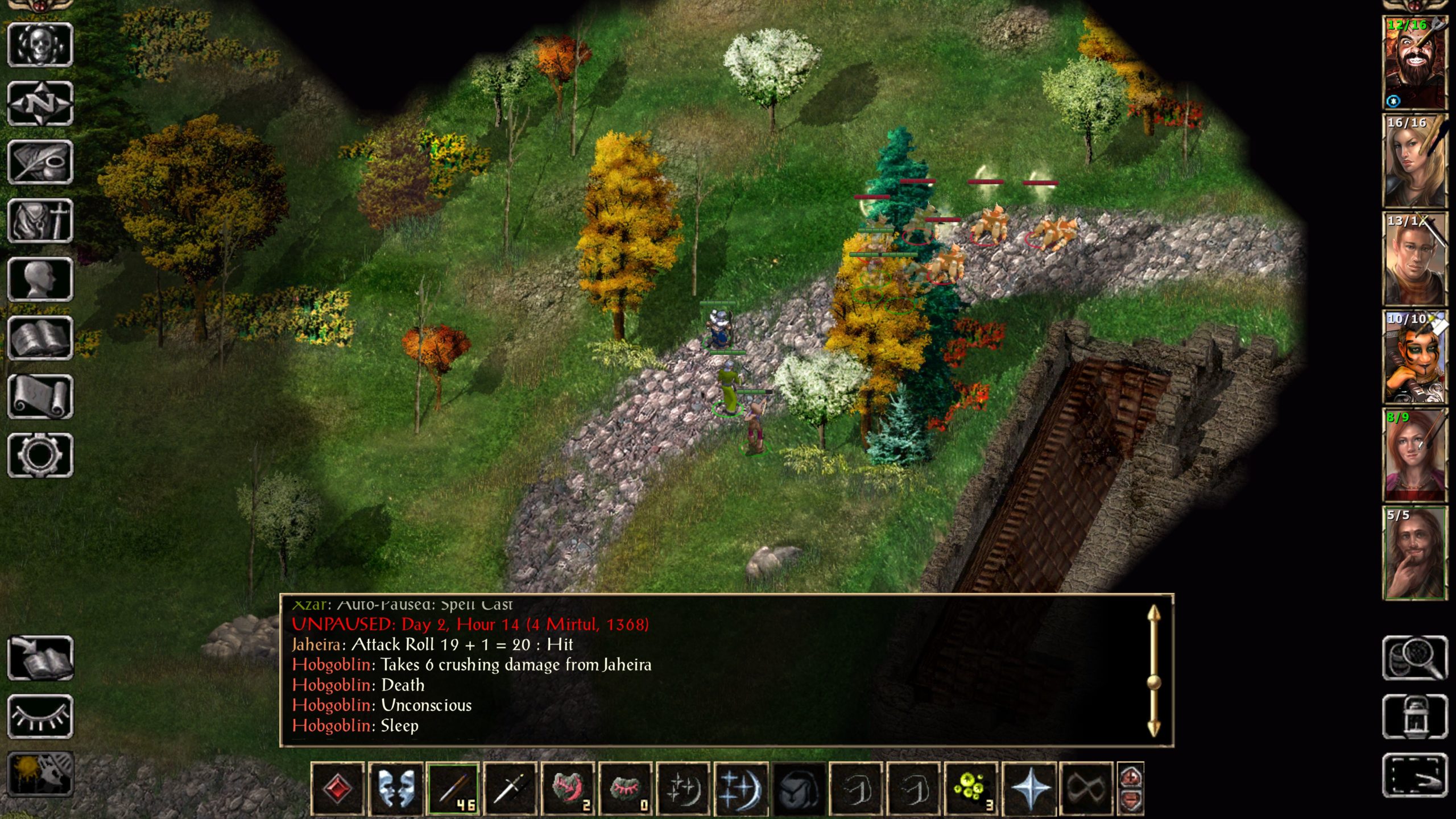Quick save with the arrow-book button
The image size is (1456, 819).
[40, 658]
